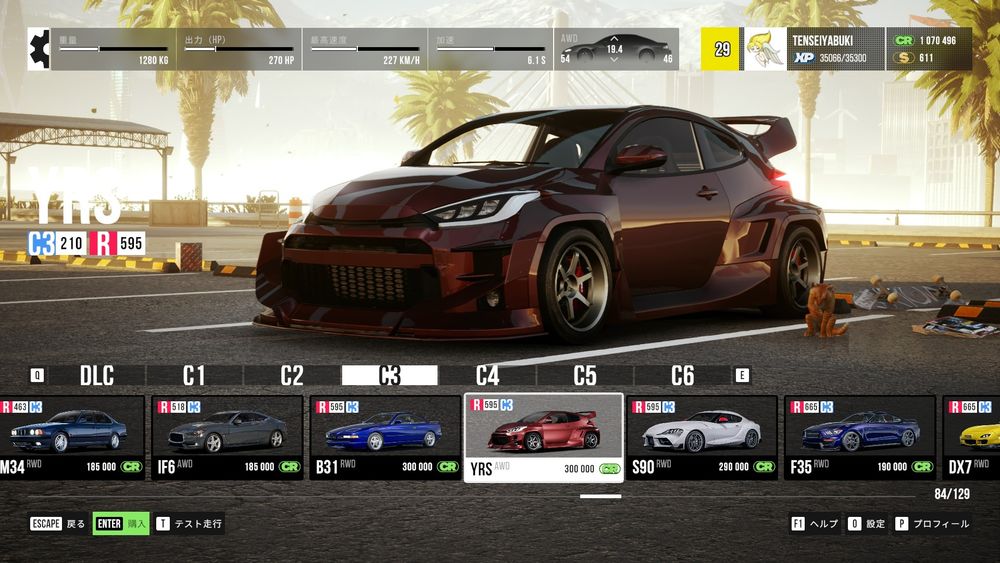This screenshot has height=563, width=1000.
Task: Pick the blue B31 RWD car card
Action: coord(384,438)
